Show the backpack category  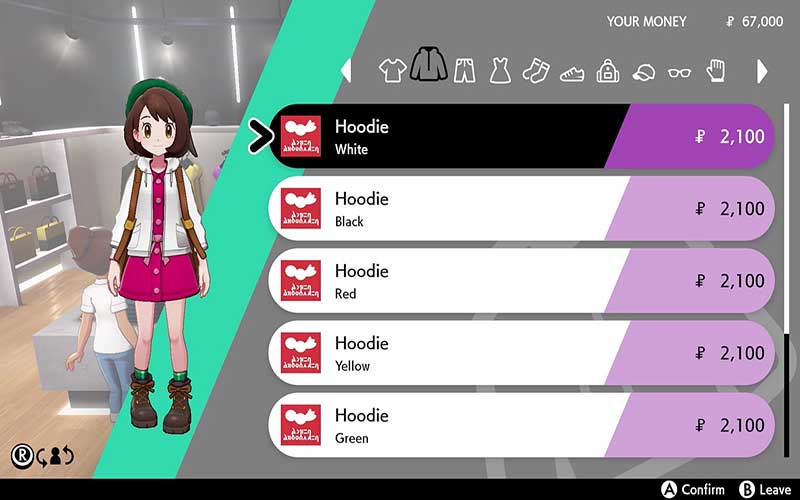coord(608,71)
